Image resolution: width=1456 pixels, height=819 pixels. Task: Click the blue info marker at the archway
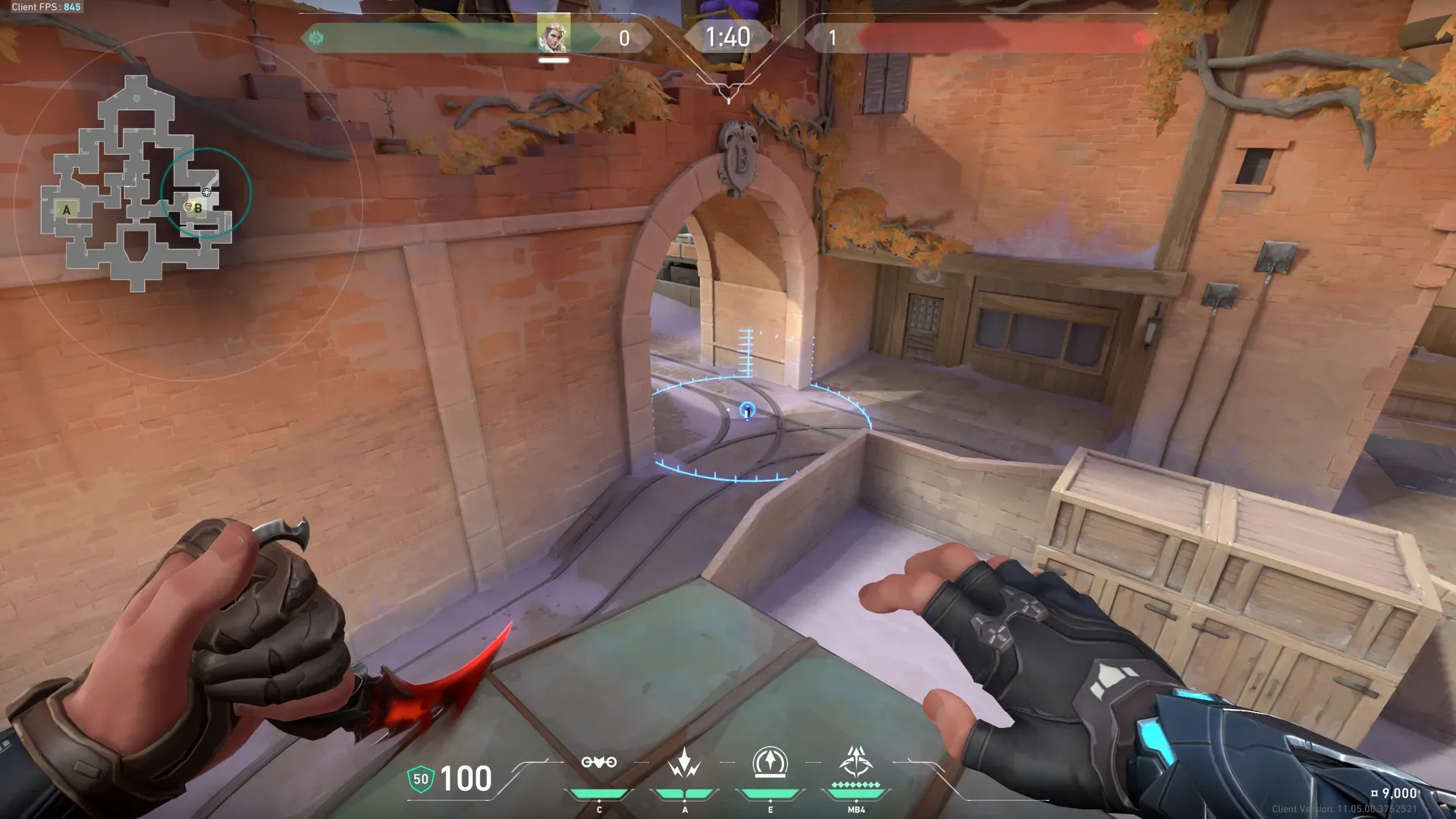tap(747, 411)
